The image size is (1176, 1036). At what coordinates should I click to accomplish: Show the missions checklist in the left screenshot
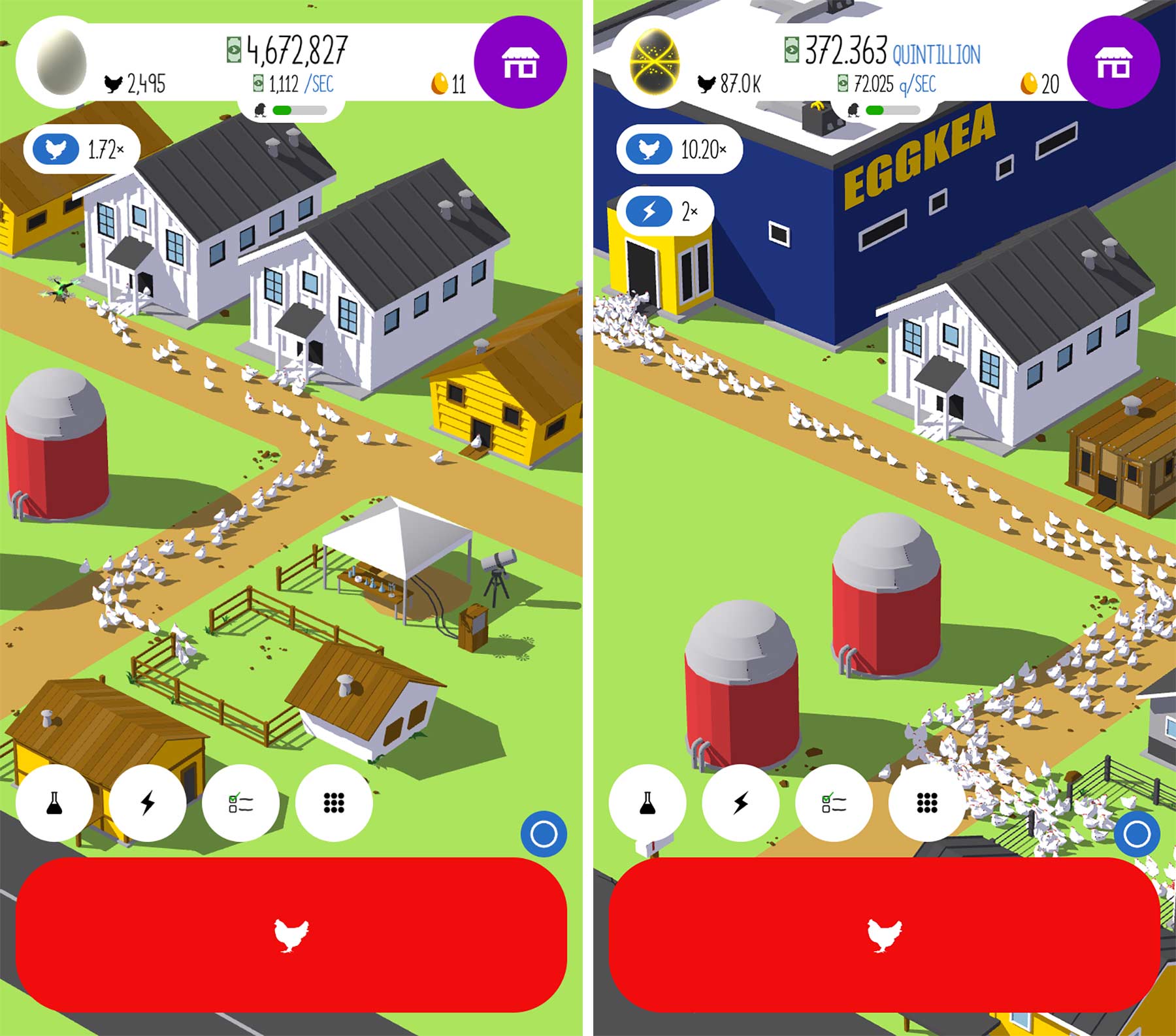tap(240, 803)
